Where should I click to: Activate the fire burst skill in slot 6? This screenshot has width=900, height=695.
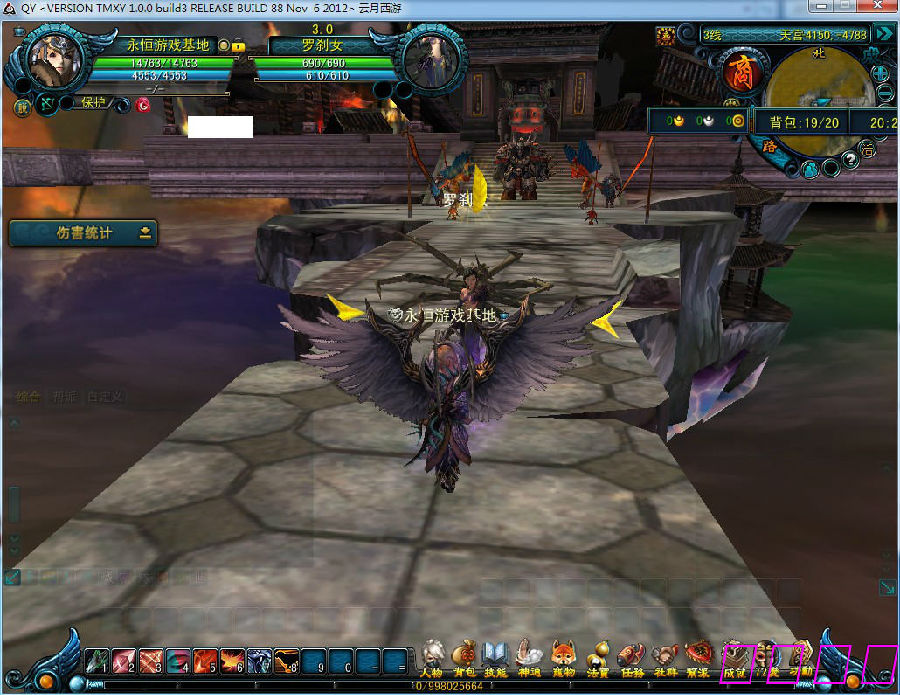[232, 661]
